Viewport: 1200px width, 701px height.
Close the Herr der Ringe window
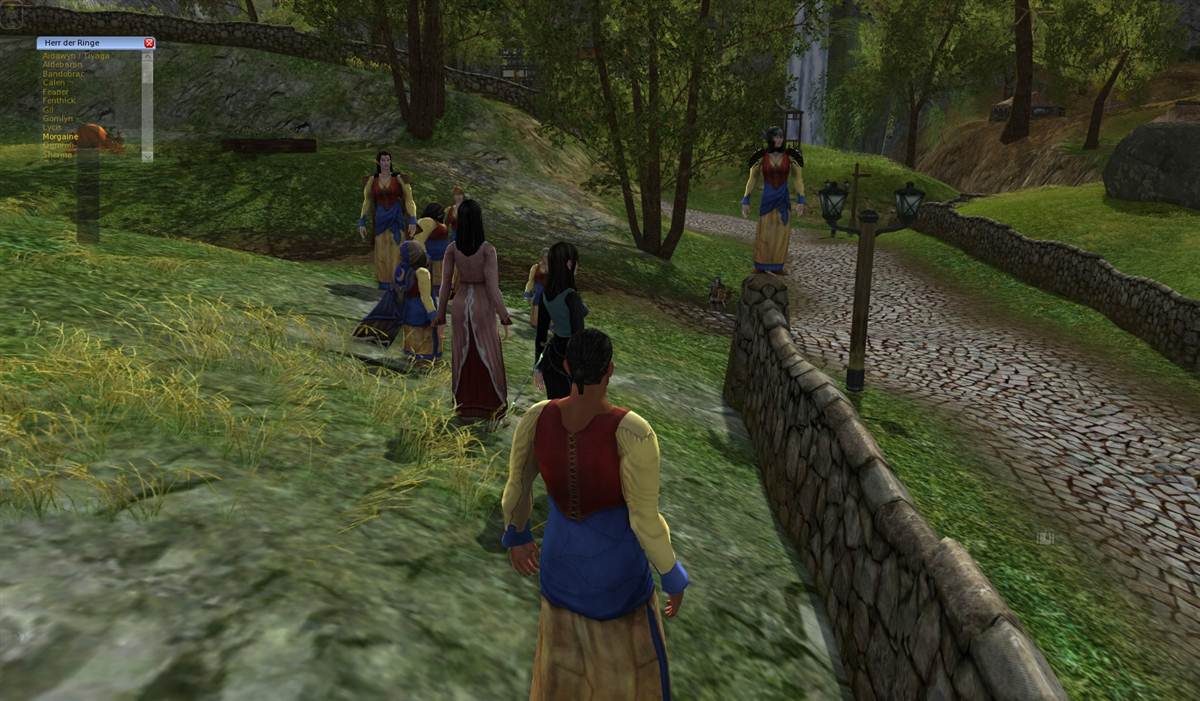[x=149, y=43]
